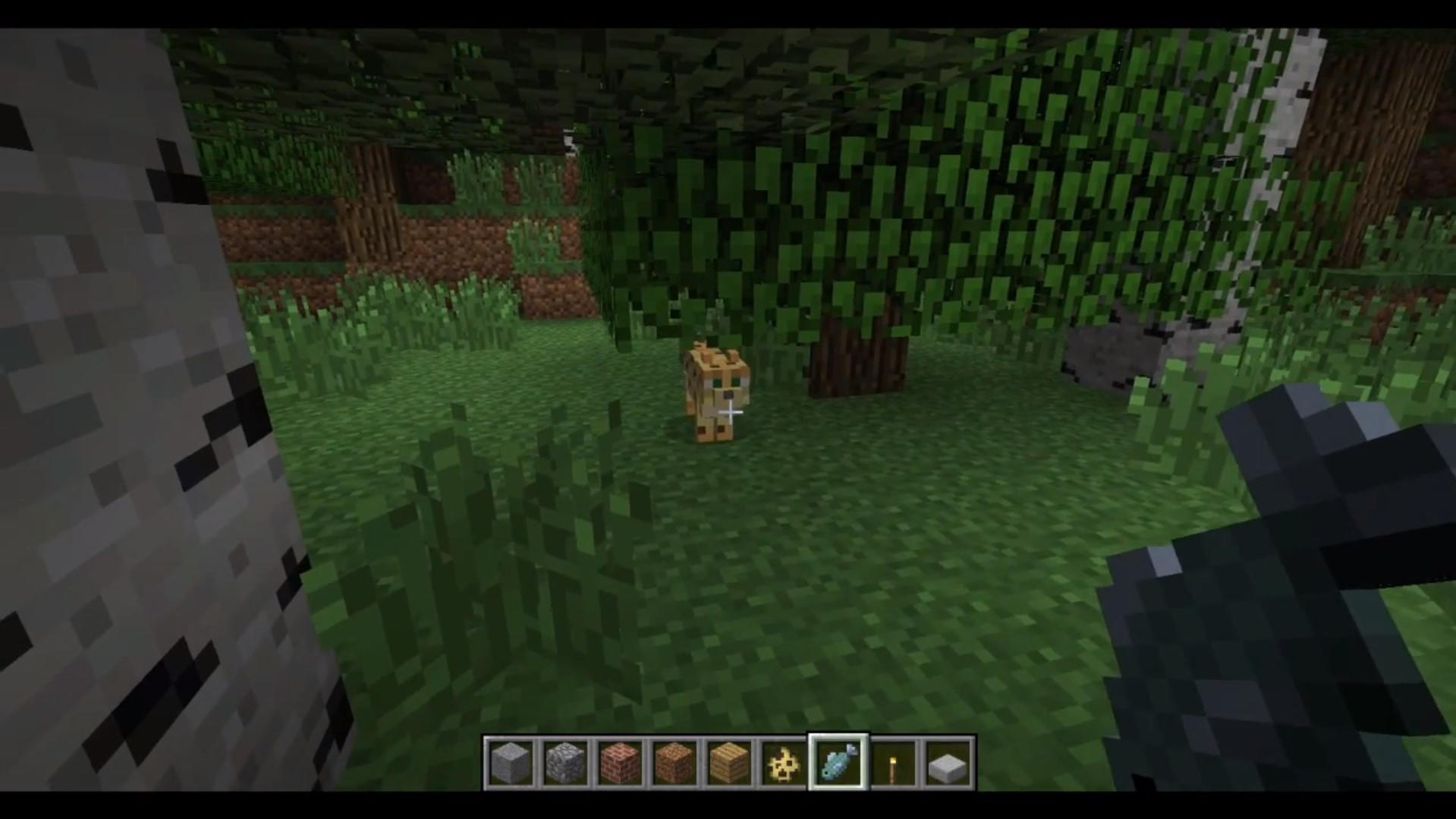Switch to the stone slab slot
This screenshot has width=1456, height=819.
click(948, 763)
